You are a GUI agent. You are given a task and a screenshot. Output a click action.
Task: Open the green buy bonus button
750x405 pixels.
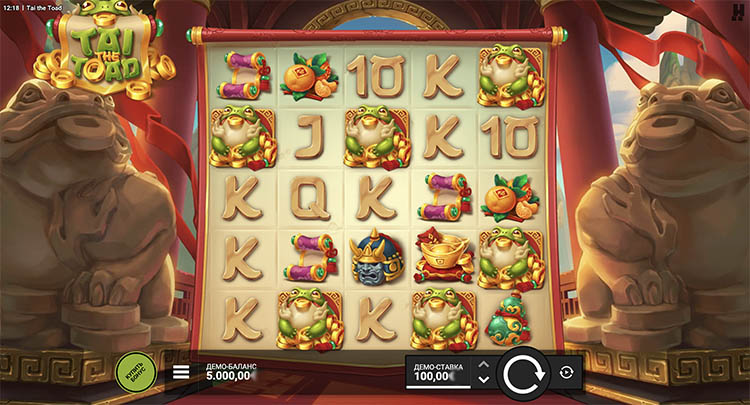click(134, 371)
